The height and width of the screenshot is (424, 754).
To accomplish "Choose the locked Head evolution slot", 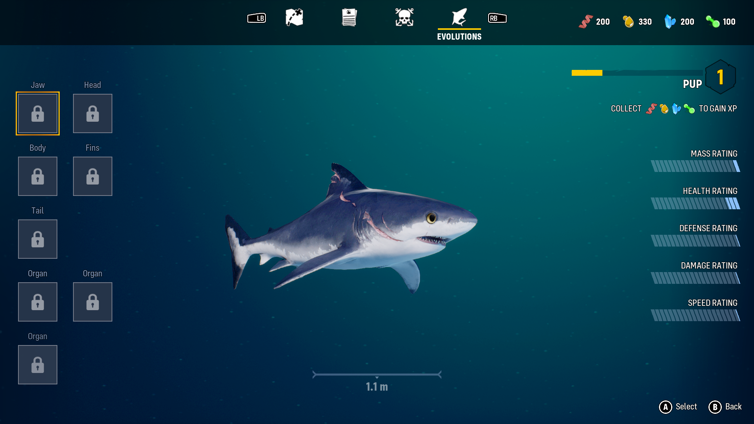I will (92, 114).
